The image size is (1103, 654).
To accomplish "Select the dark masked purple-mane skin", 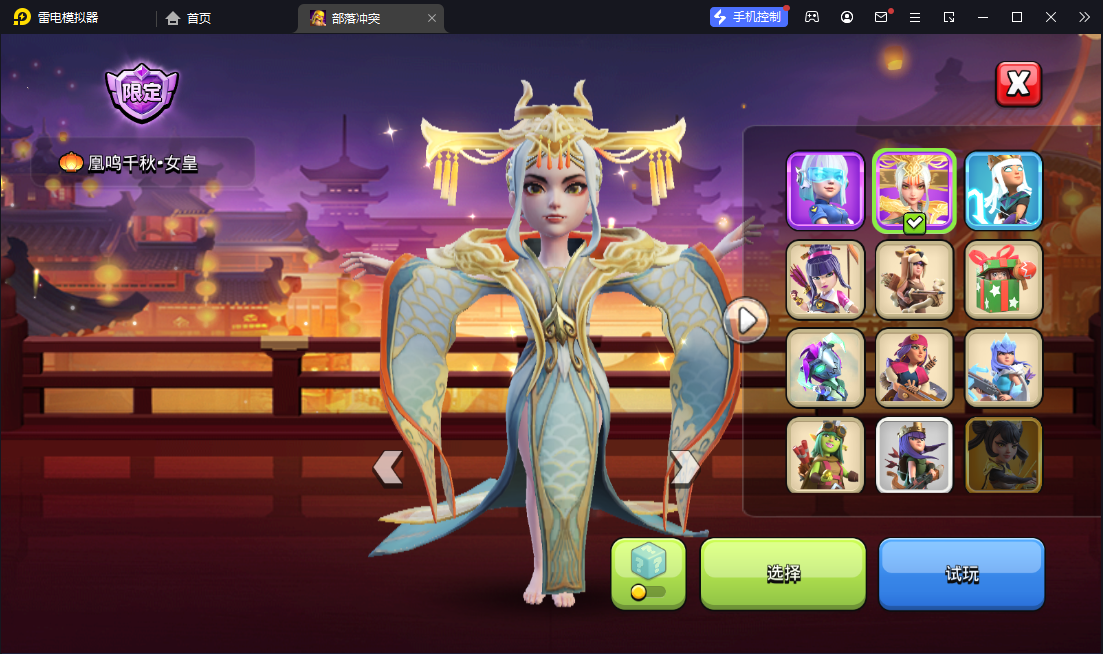I will click(x=825, y=367).
